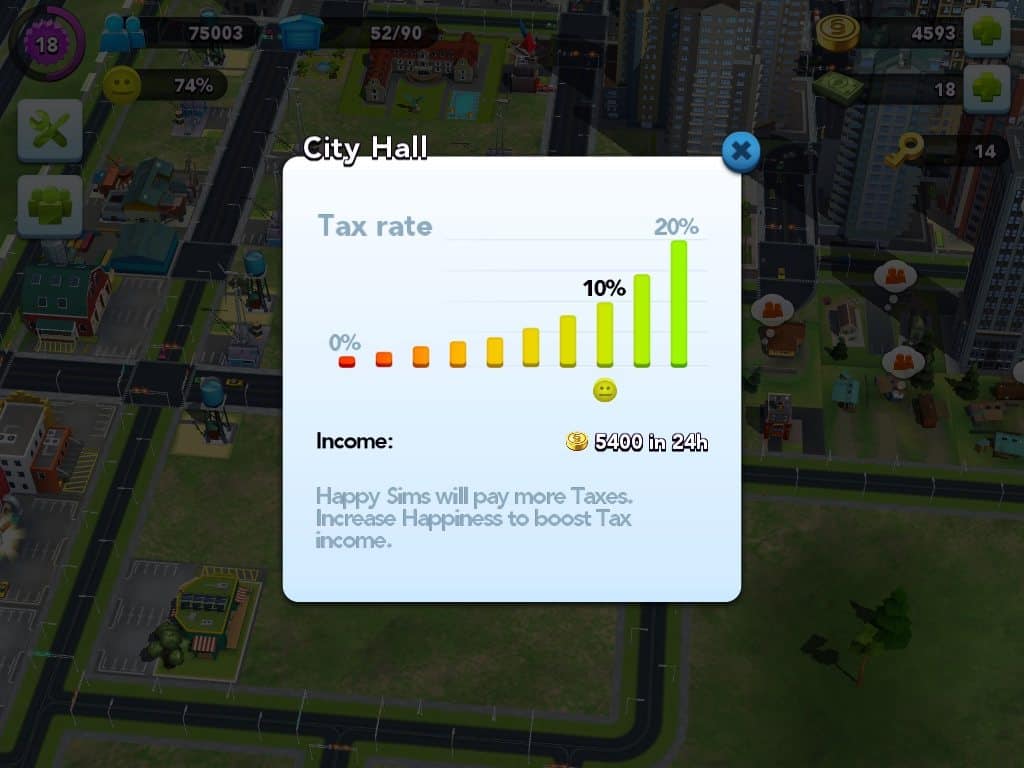Close the City Hall window

pos(740,152)
